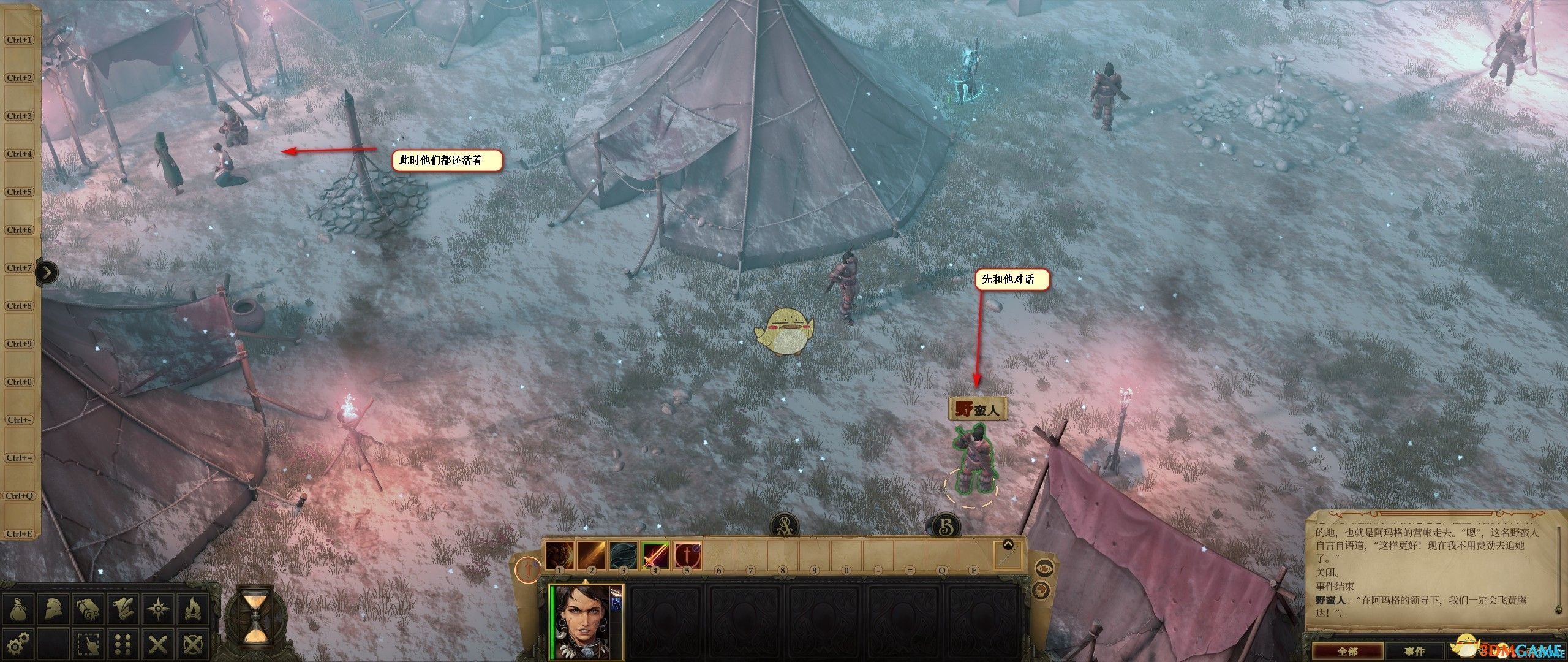Click the six-dot formation button
1568x662 pixels.
(x=124, y=644)
